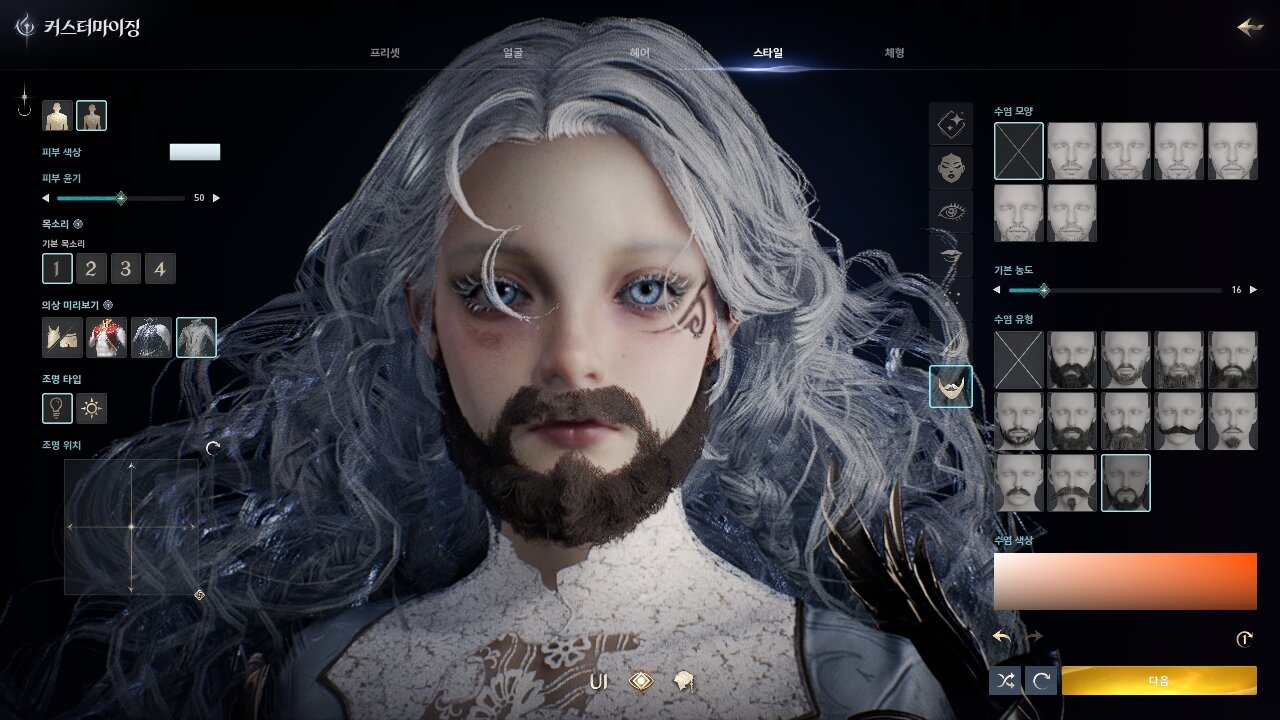Open the 피부 색상 color swatch

click(195, 152)
